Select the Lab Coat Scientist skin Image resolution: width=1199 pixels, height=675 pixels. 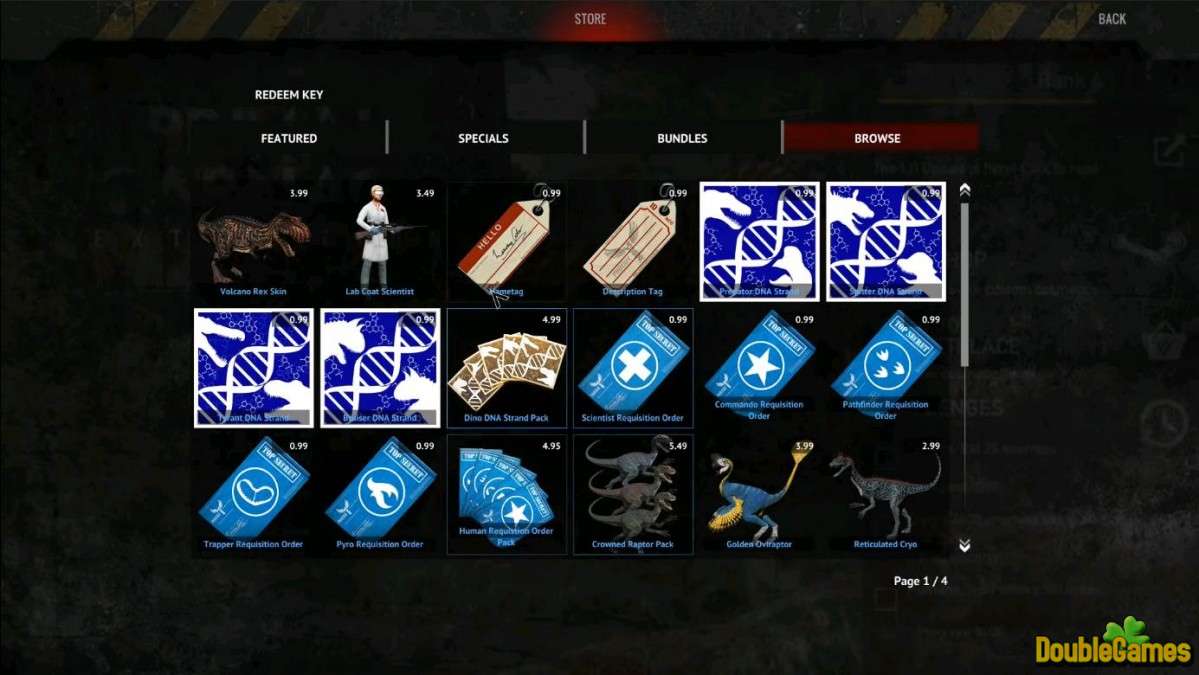point(381,242)
